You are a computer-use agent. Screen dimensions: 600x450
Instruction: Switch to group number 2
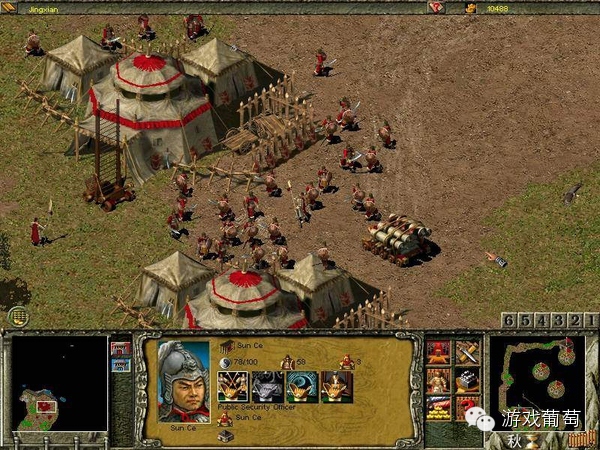click(576, 320)
